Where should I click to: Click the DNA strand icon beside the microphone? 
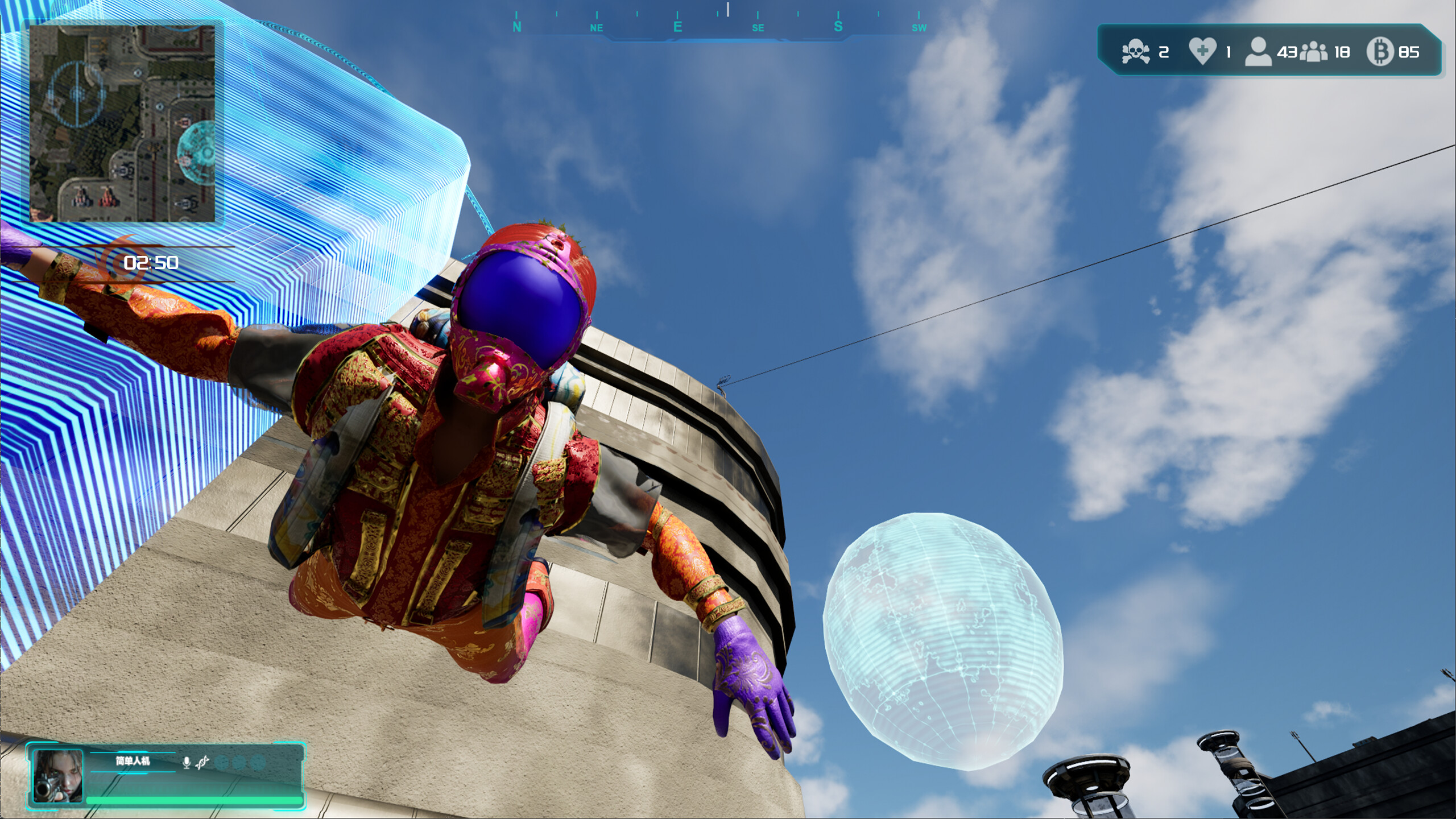tap(202, 762)
